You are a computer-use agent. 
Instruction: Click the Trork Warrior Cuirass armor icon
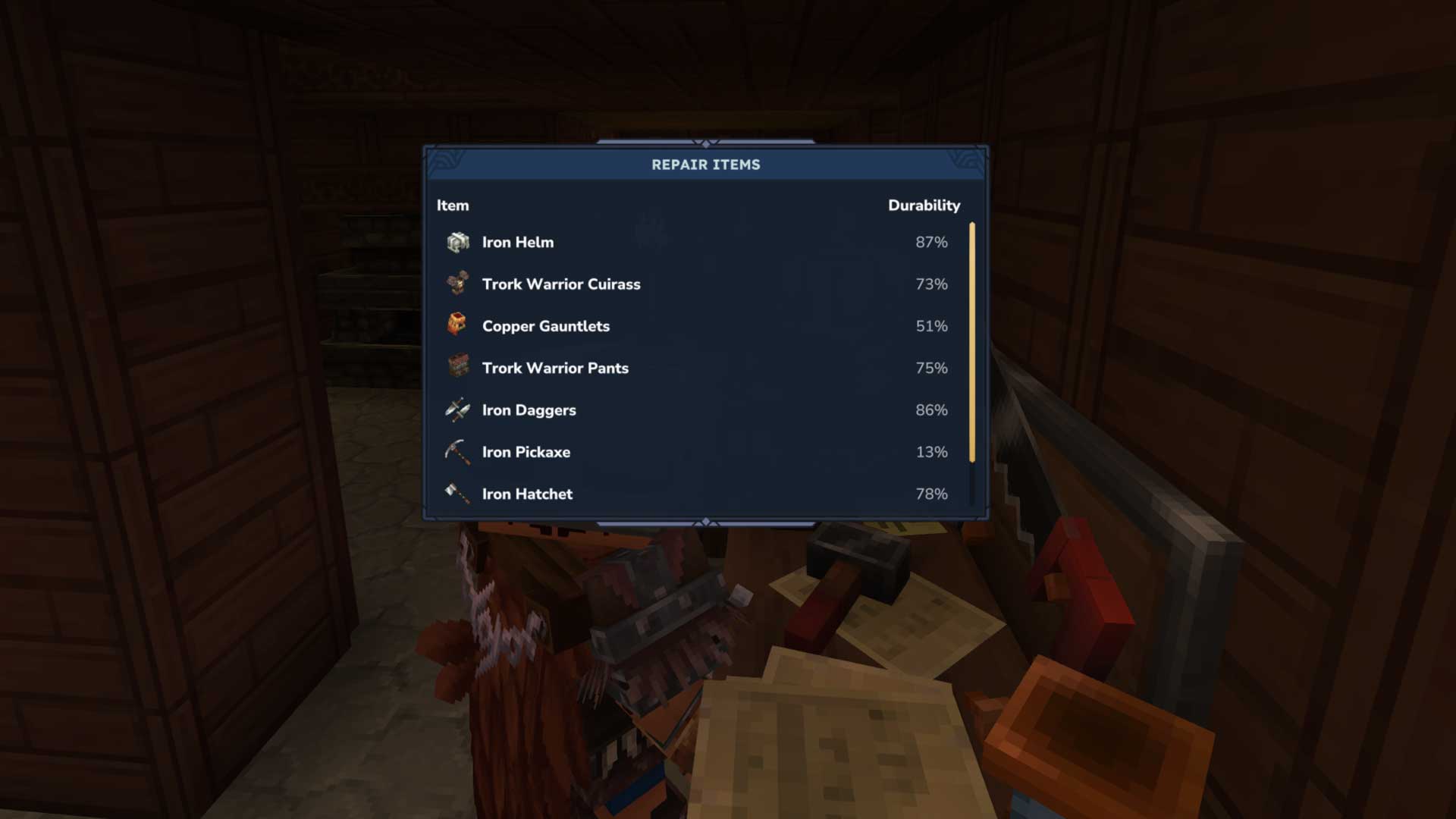click(x=456, y=284)
